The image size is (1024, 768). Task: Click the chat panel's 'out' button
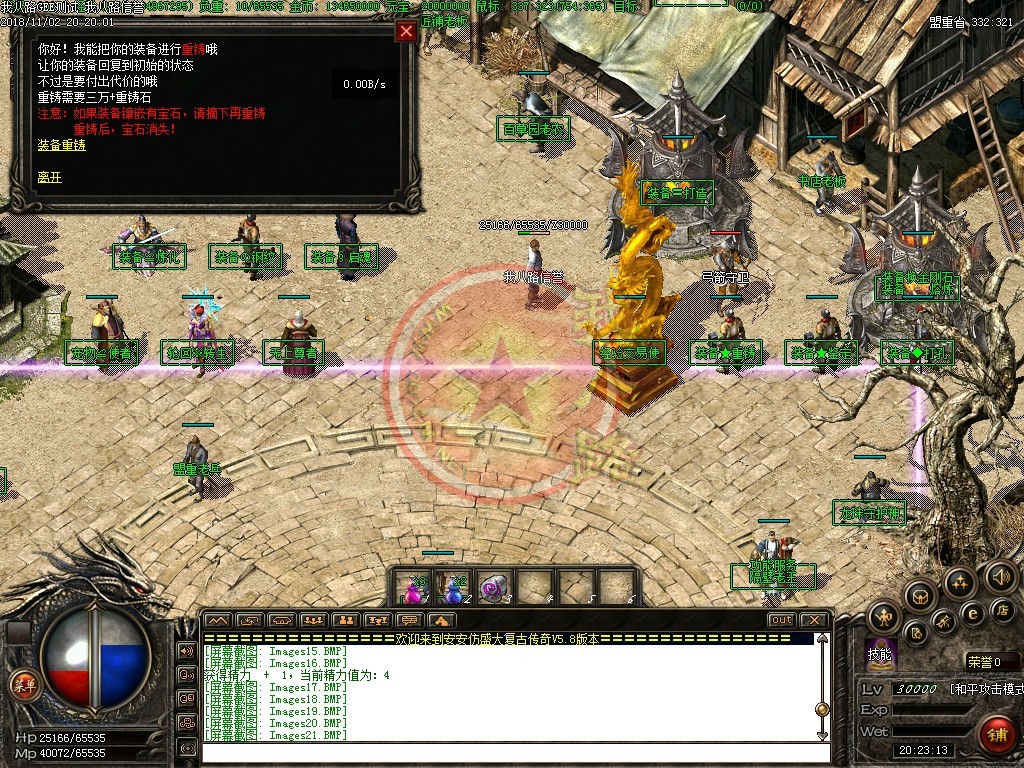tap(781, 620)
